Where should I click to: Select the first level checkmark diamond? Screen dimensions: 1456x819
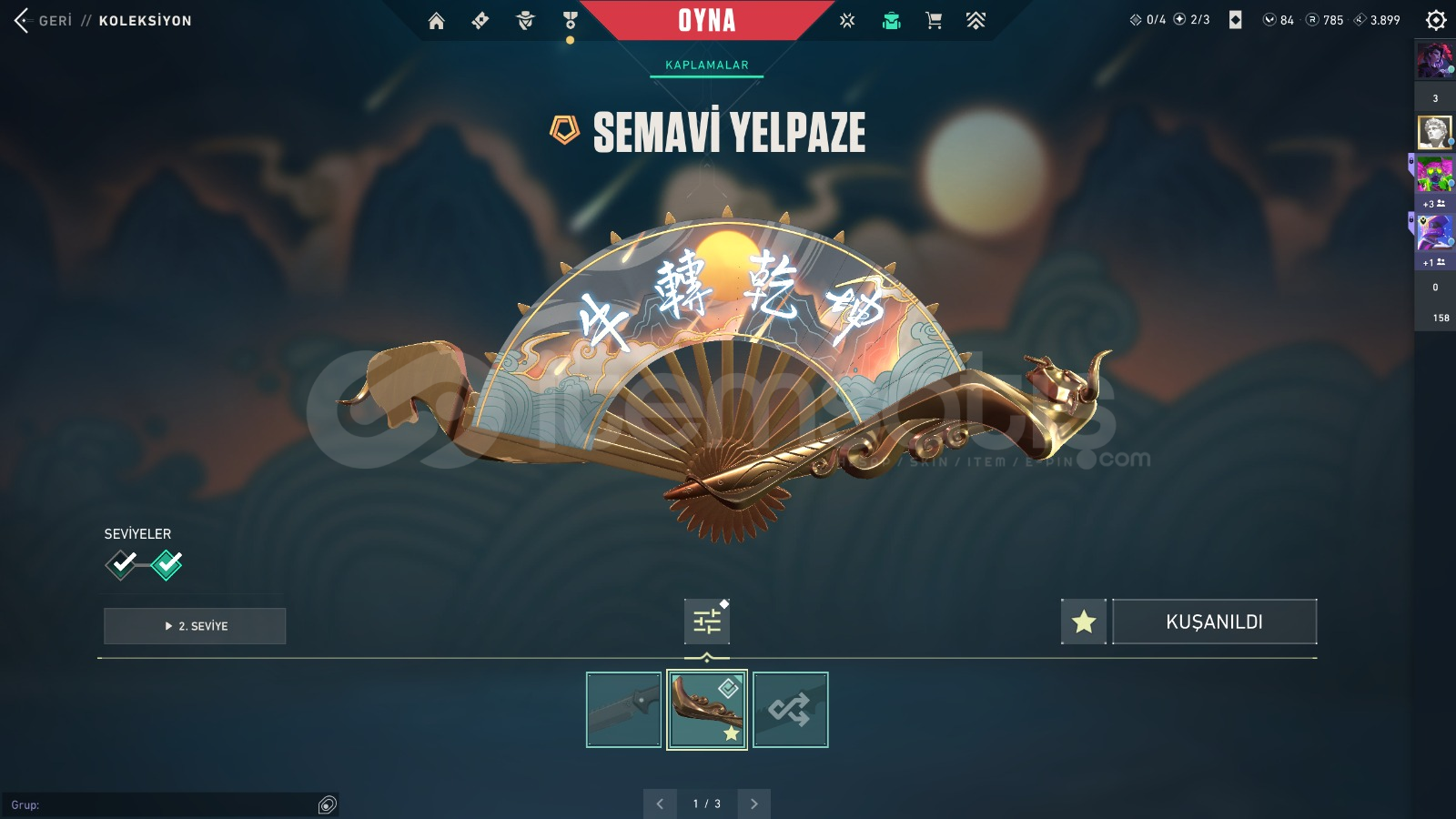(122, 564)
